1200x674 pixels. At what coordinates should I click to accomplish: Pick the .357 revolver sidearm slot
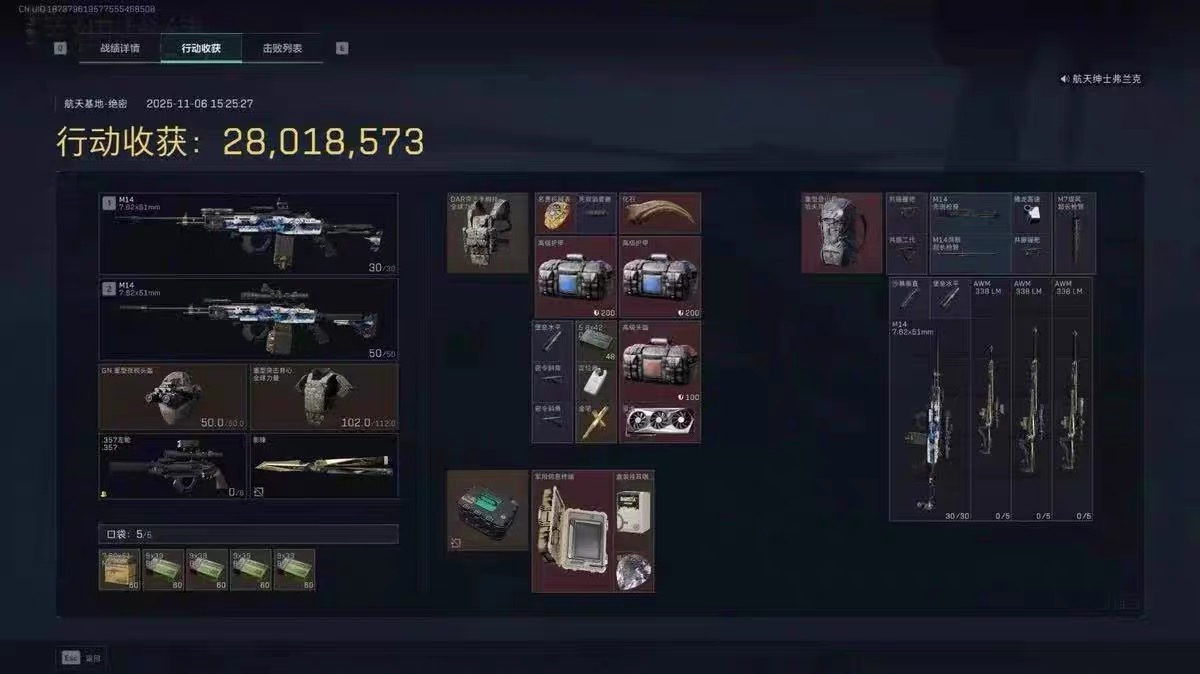[x=172, y=466]
